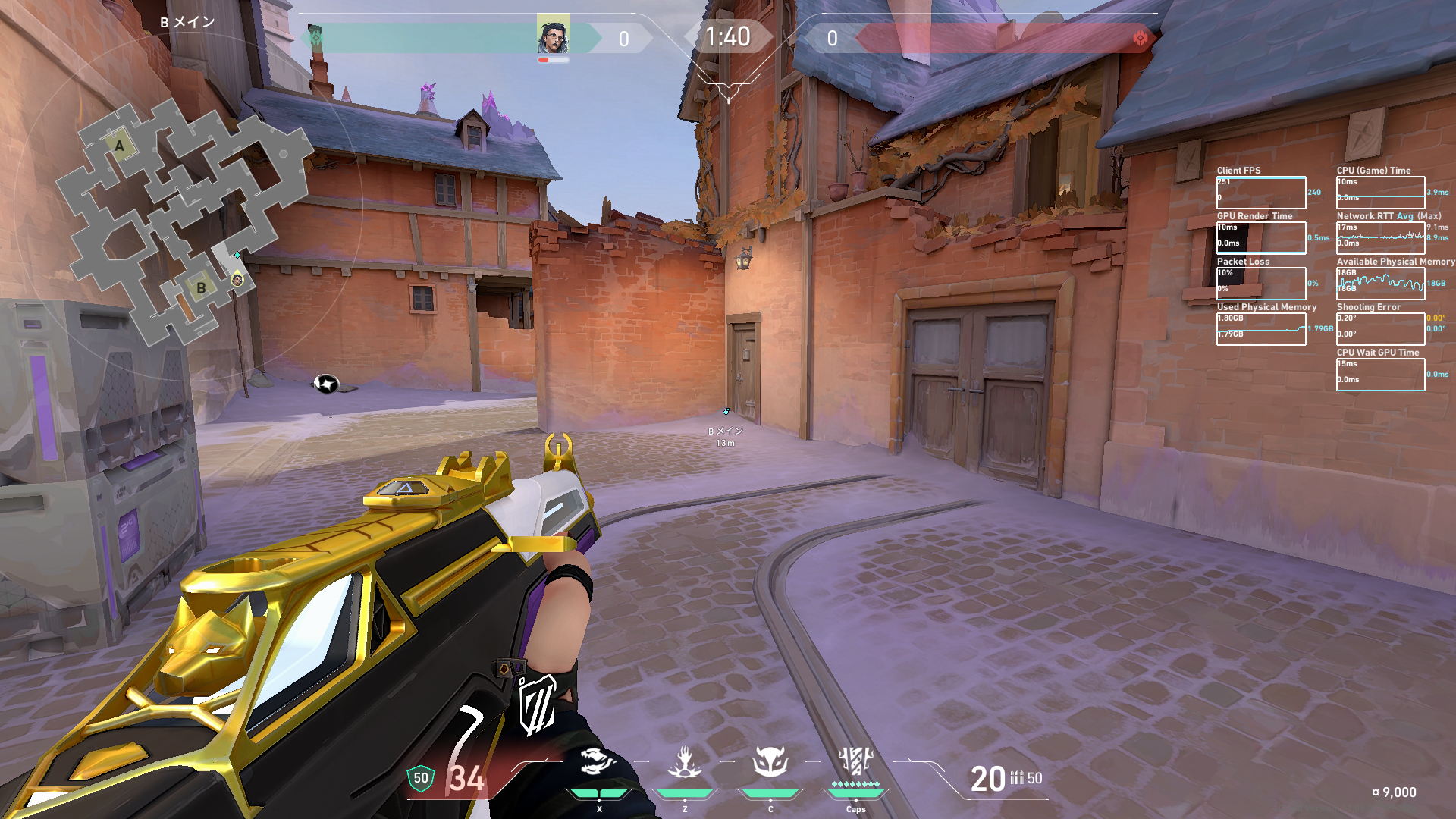The width and height of the screenshot is (1456, 819).
Task: Click the attacker team icon on score bar
Action: coord(315,38)
